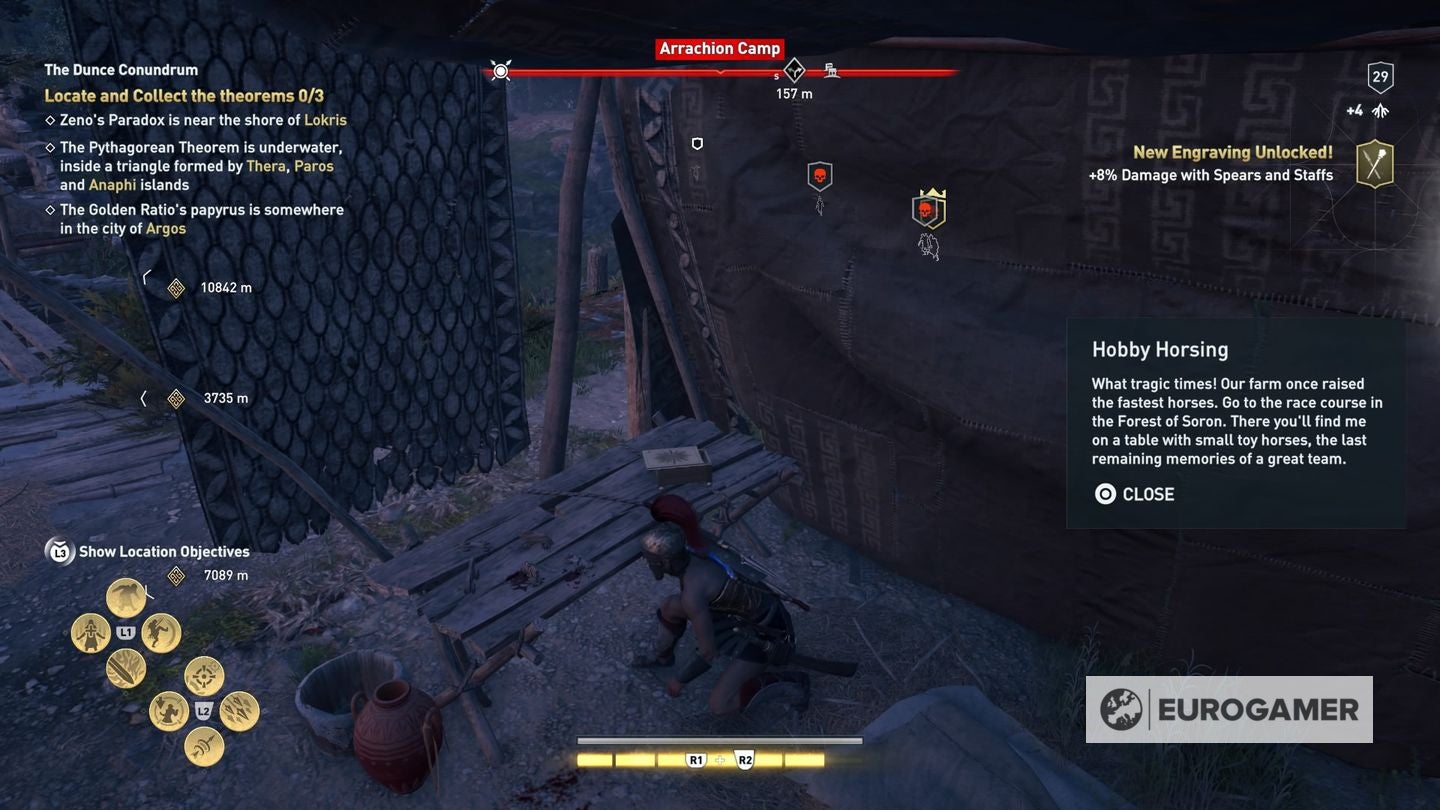
Task: Expand the L1 ability wheel group
Action: point(125,632)
